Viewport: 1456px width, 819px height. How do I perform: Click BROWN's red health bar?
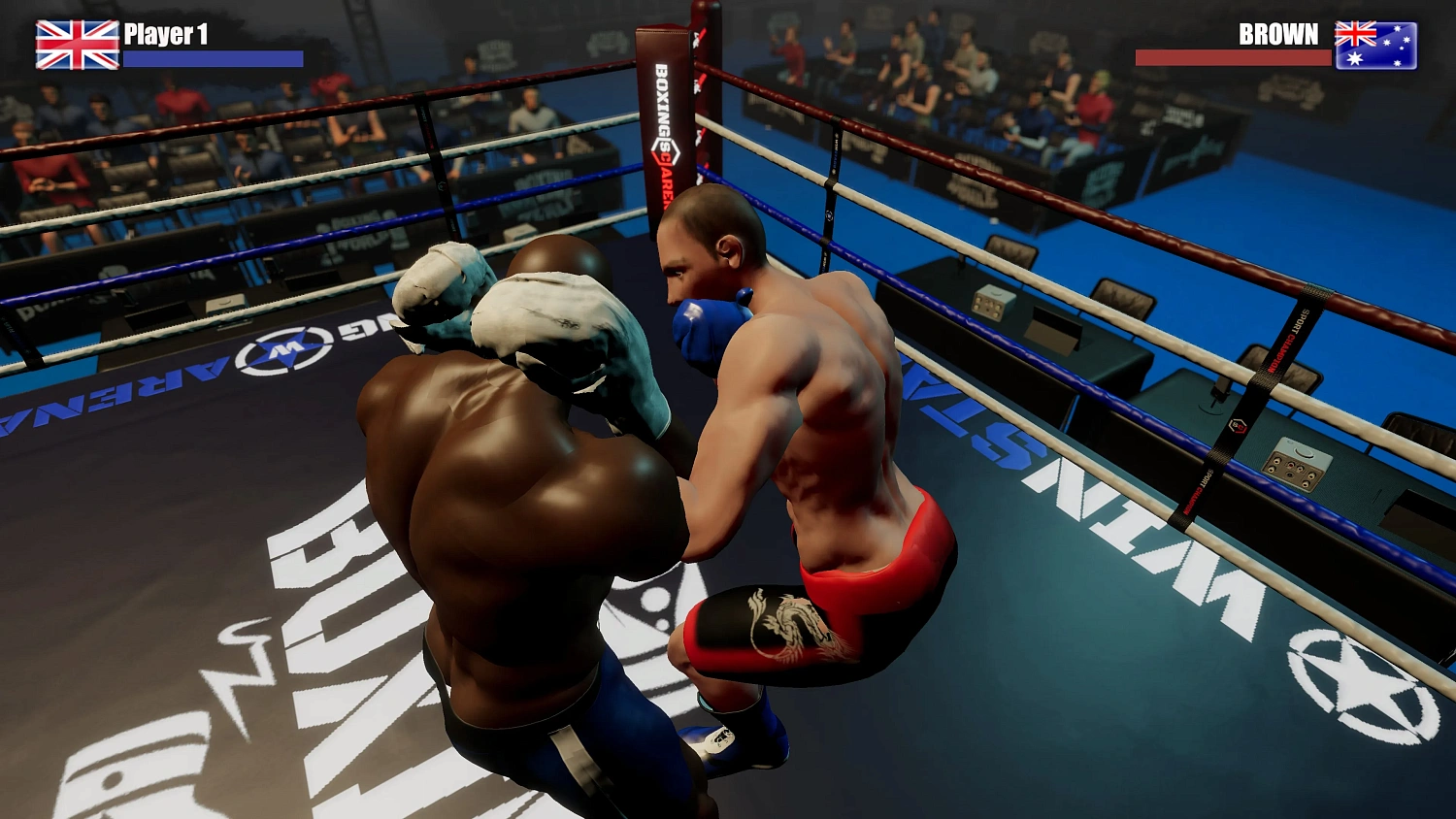(x=1233, y=56)
